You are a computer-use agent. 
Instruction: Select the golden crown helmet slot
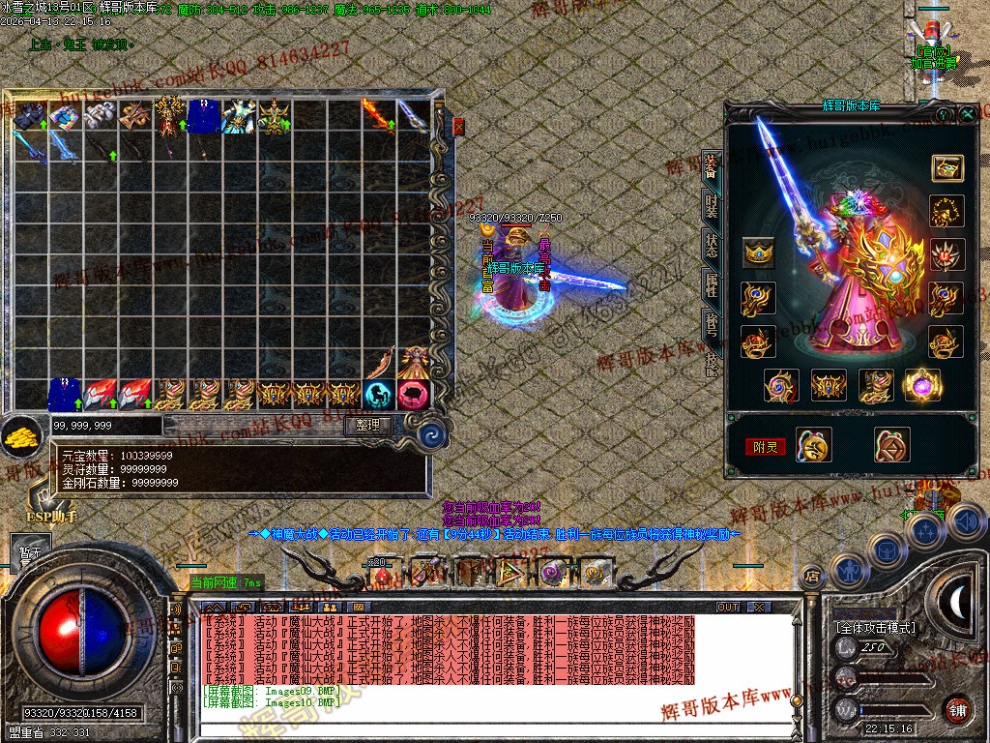[758, 253]
